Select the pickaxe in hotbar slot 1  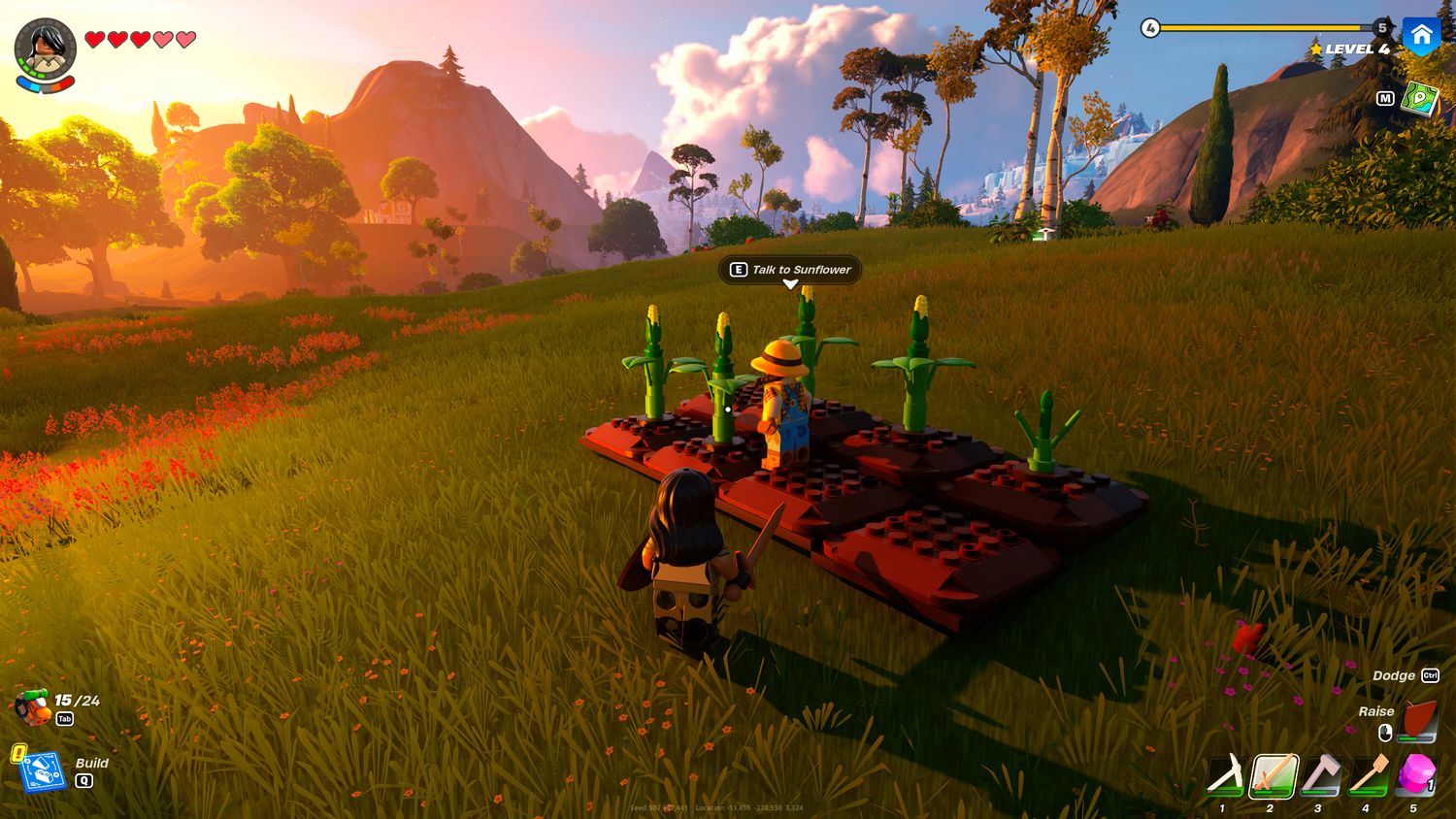click(1224, 776)
